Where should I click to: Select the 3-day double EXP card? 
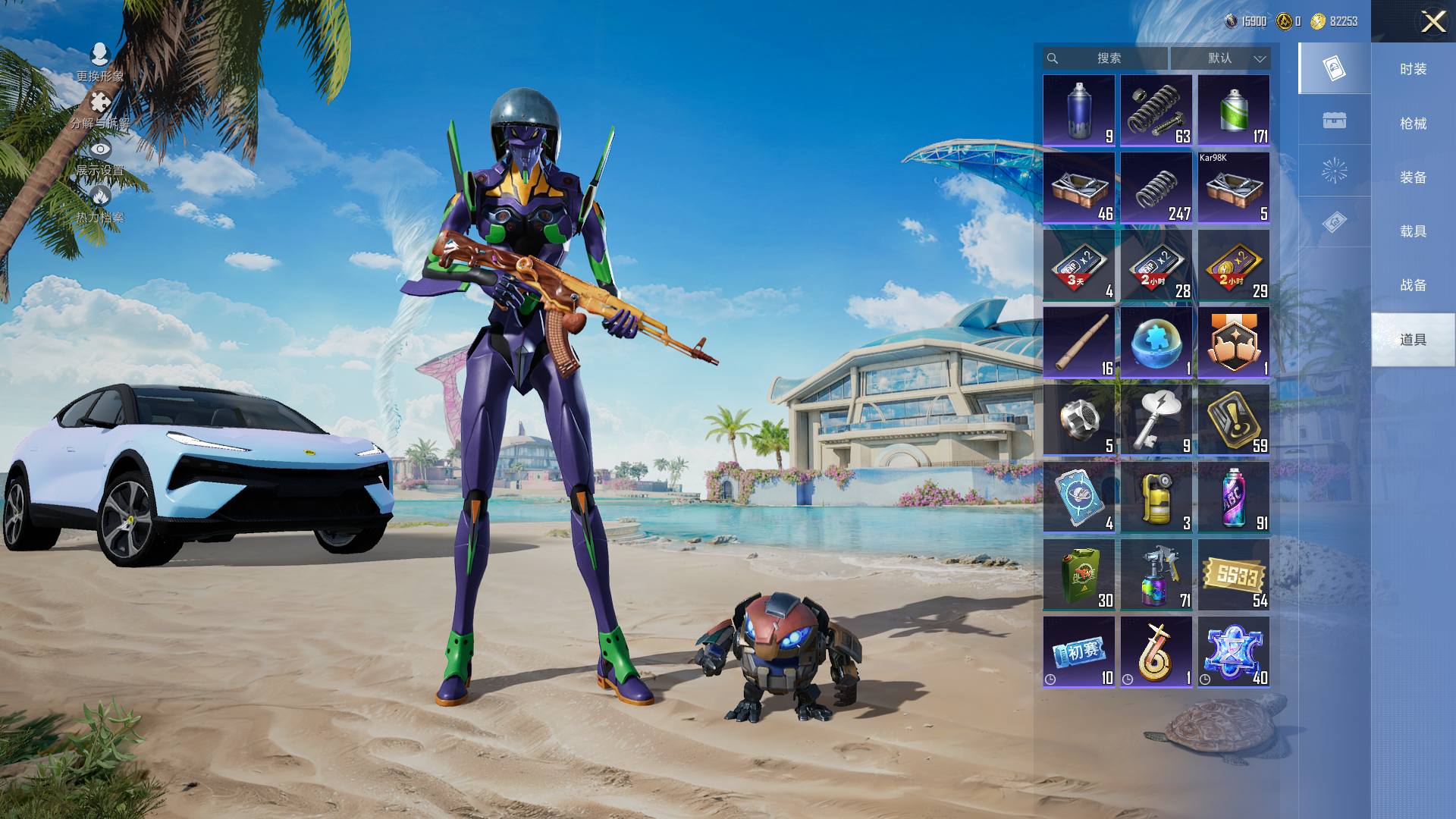coord(1078,265)
